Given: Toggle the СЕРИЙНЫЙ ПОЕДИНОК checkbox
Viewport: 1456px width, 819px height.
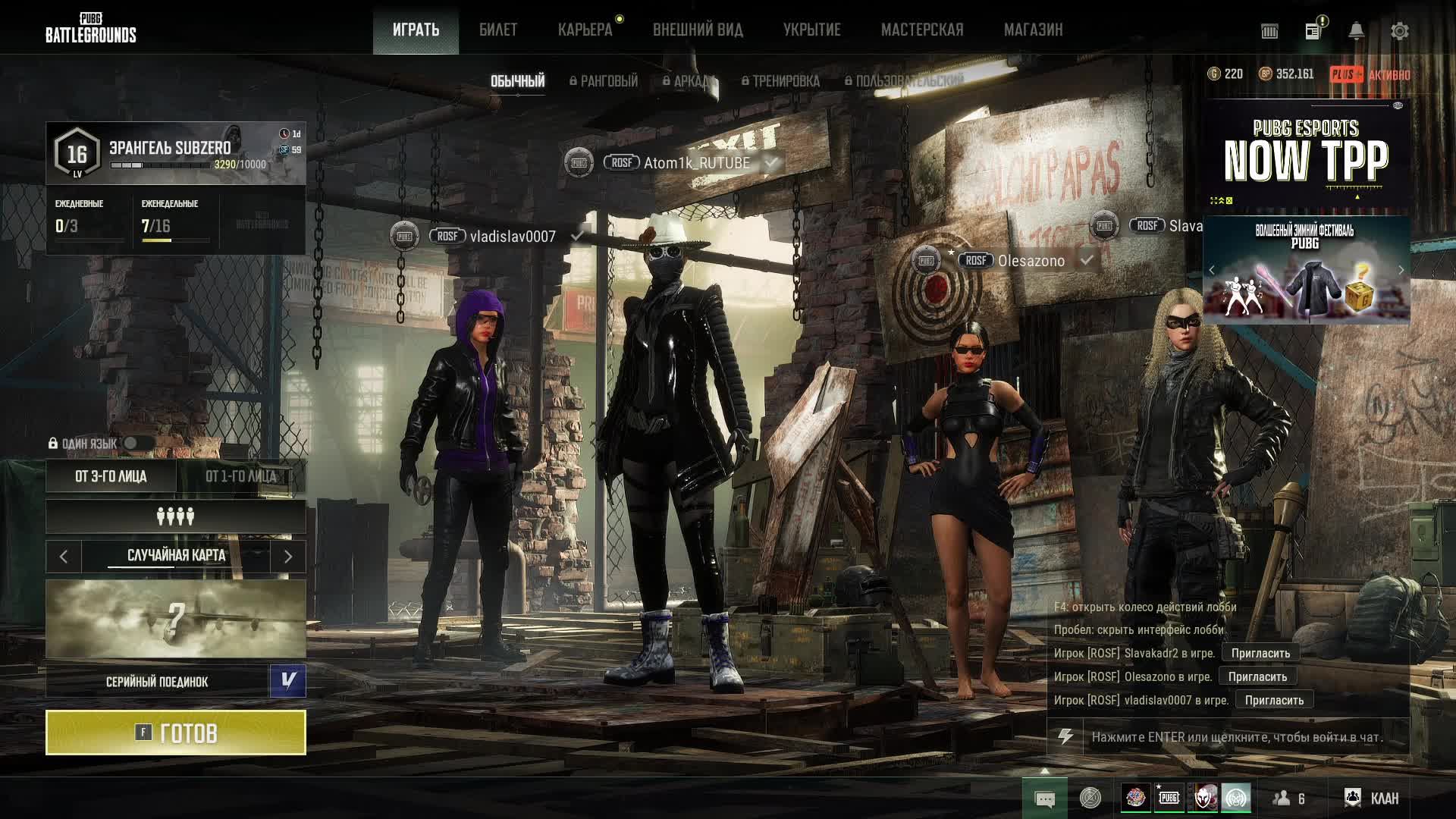Looking at the screenshot, I should tap(287, 681).
